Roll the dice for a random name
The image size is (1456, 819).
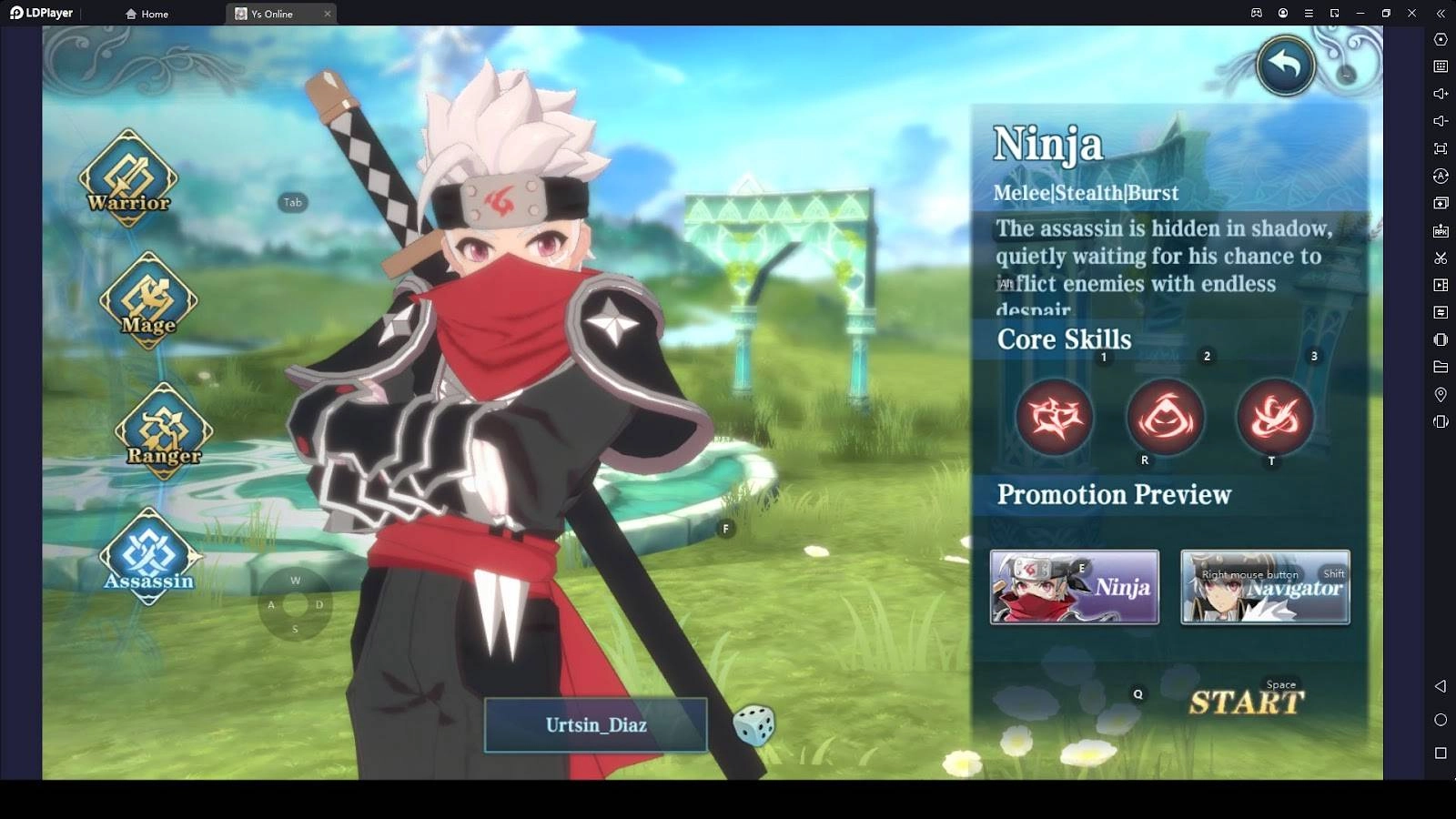(753, 725)
